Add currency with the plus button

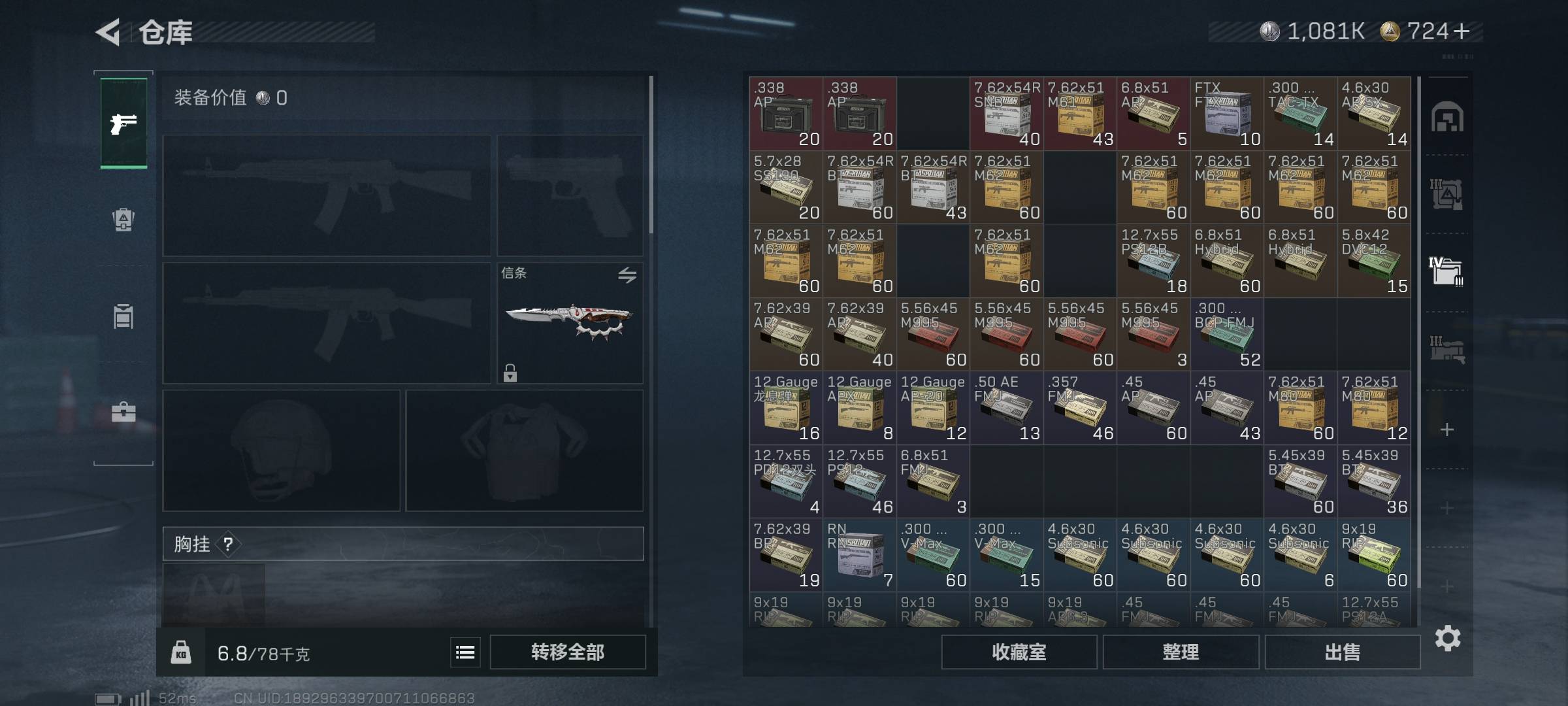pos(1462,31)
